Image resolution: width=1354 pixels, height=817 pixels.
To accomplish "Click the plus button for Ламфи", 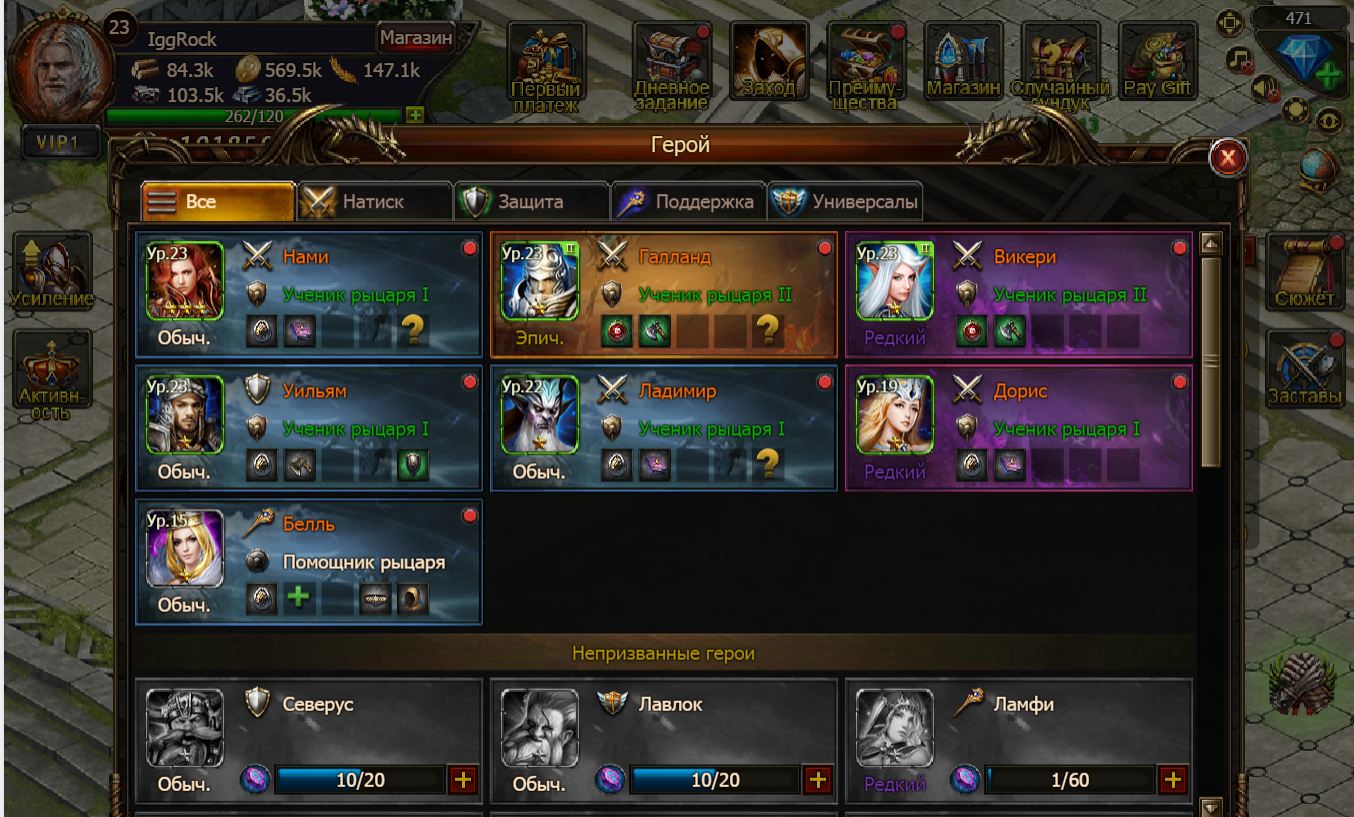I will point(1172,780).
